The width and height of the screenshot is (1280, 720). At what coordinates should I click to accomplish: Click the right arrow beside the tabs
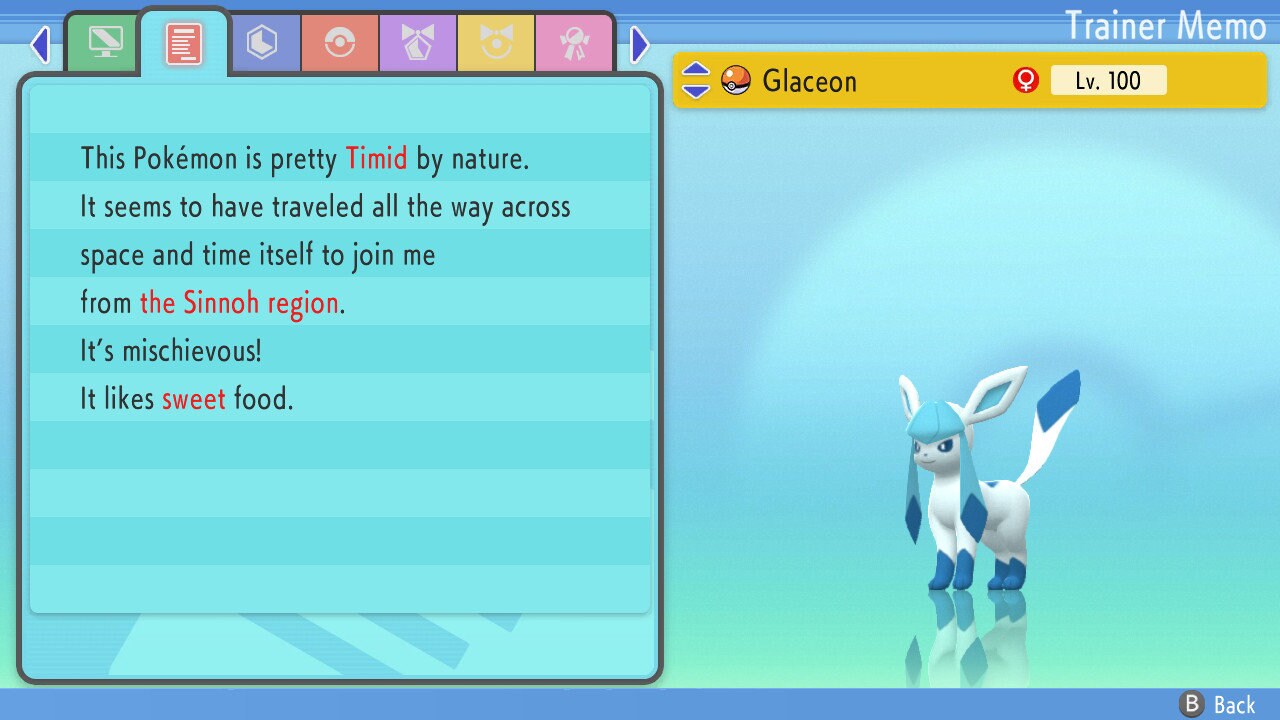pos(640,44)
